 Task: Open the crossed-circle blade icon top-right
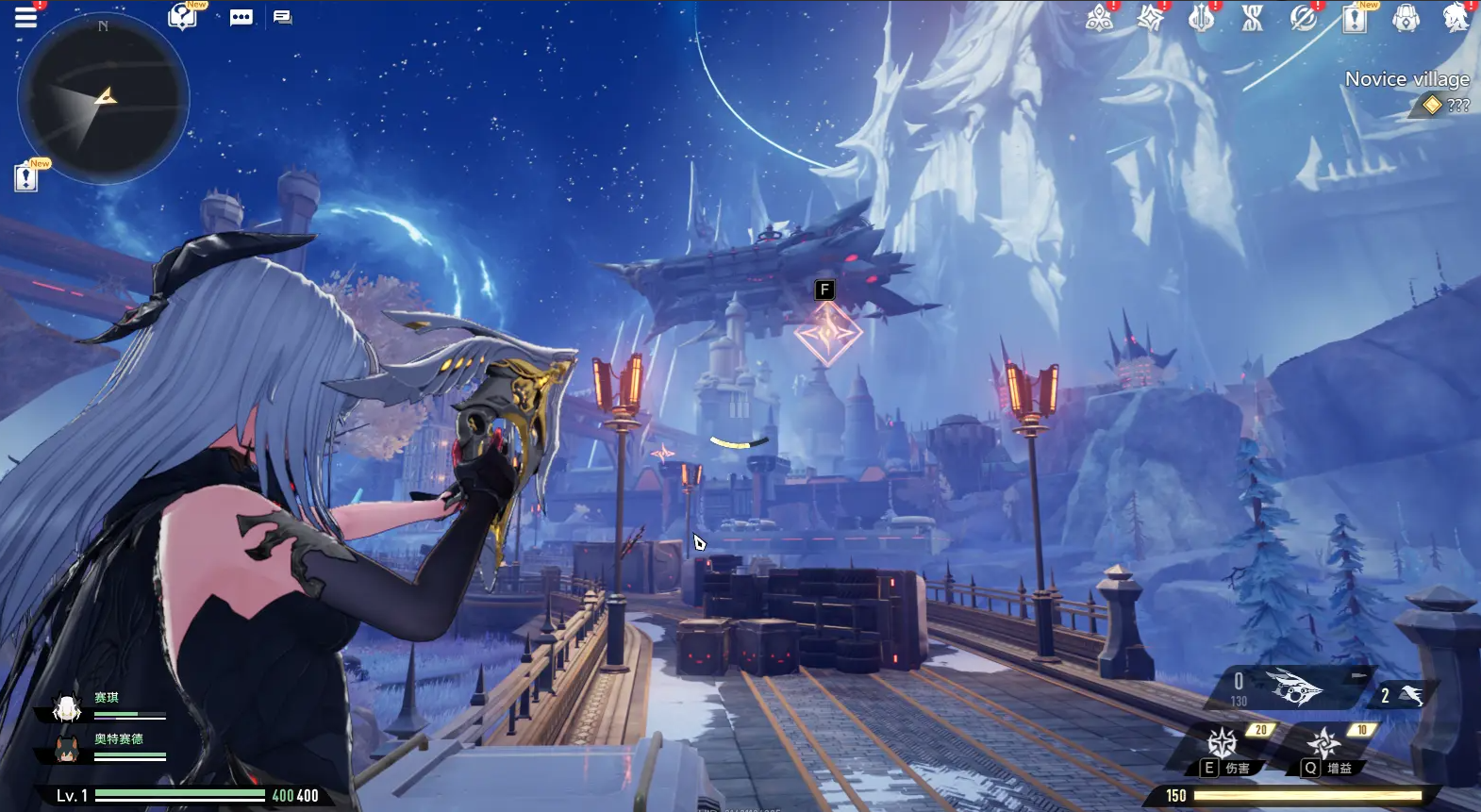[1304, 19]
